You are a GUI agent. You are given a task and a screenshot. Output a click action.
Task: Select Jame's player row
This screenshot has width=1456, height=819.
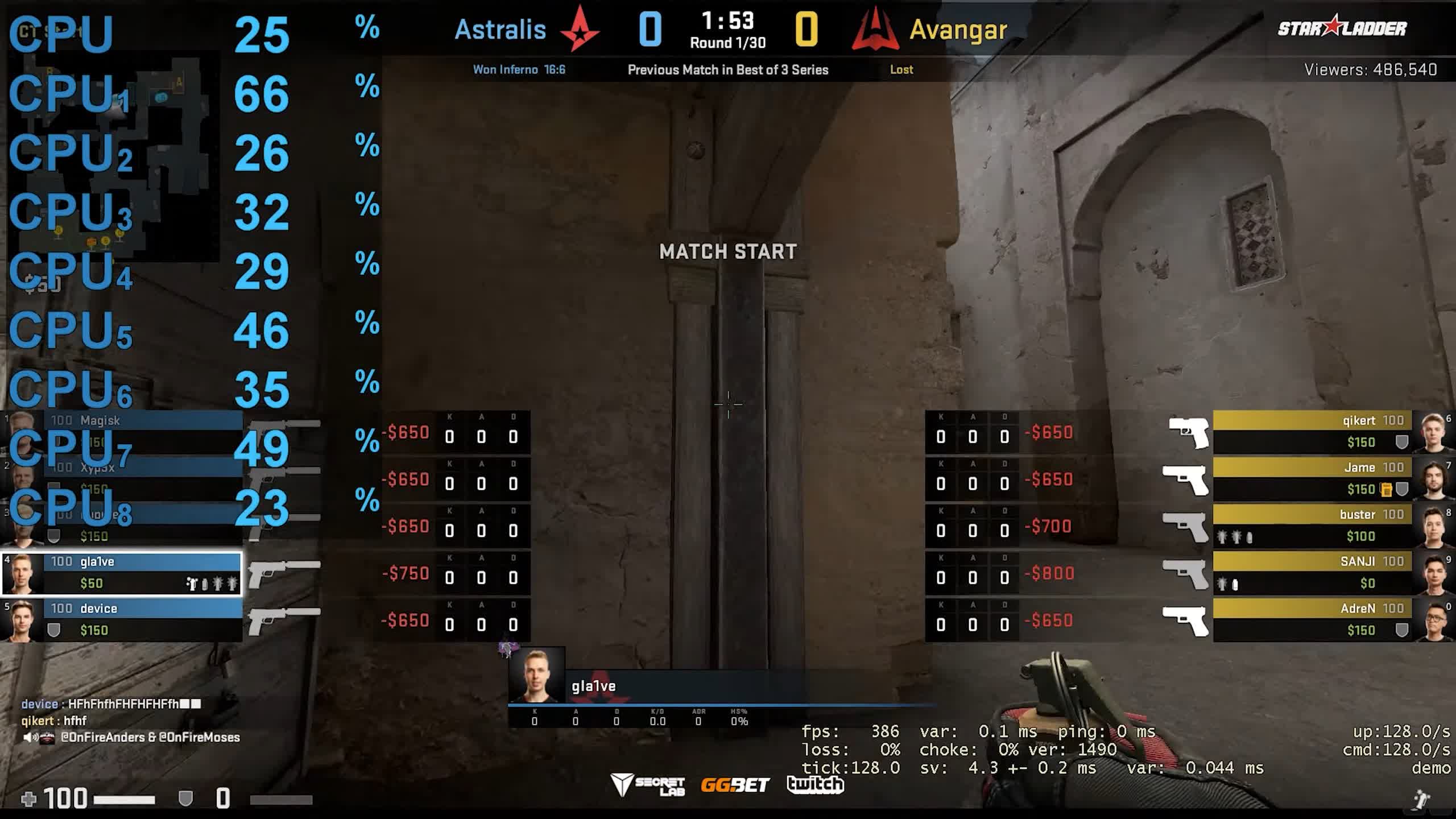[1314, 478]
